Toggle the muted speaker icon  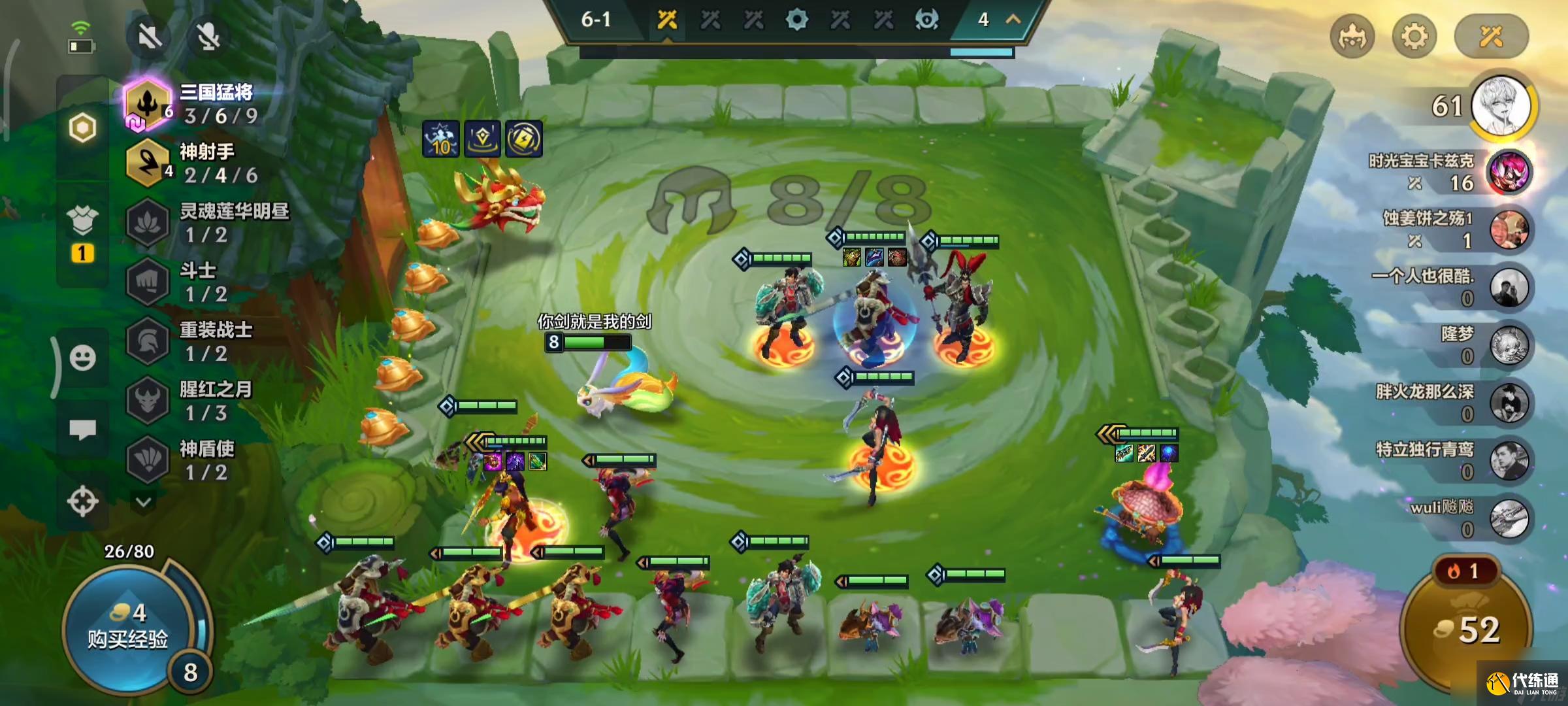(x=150, y=36)
